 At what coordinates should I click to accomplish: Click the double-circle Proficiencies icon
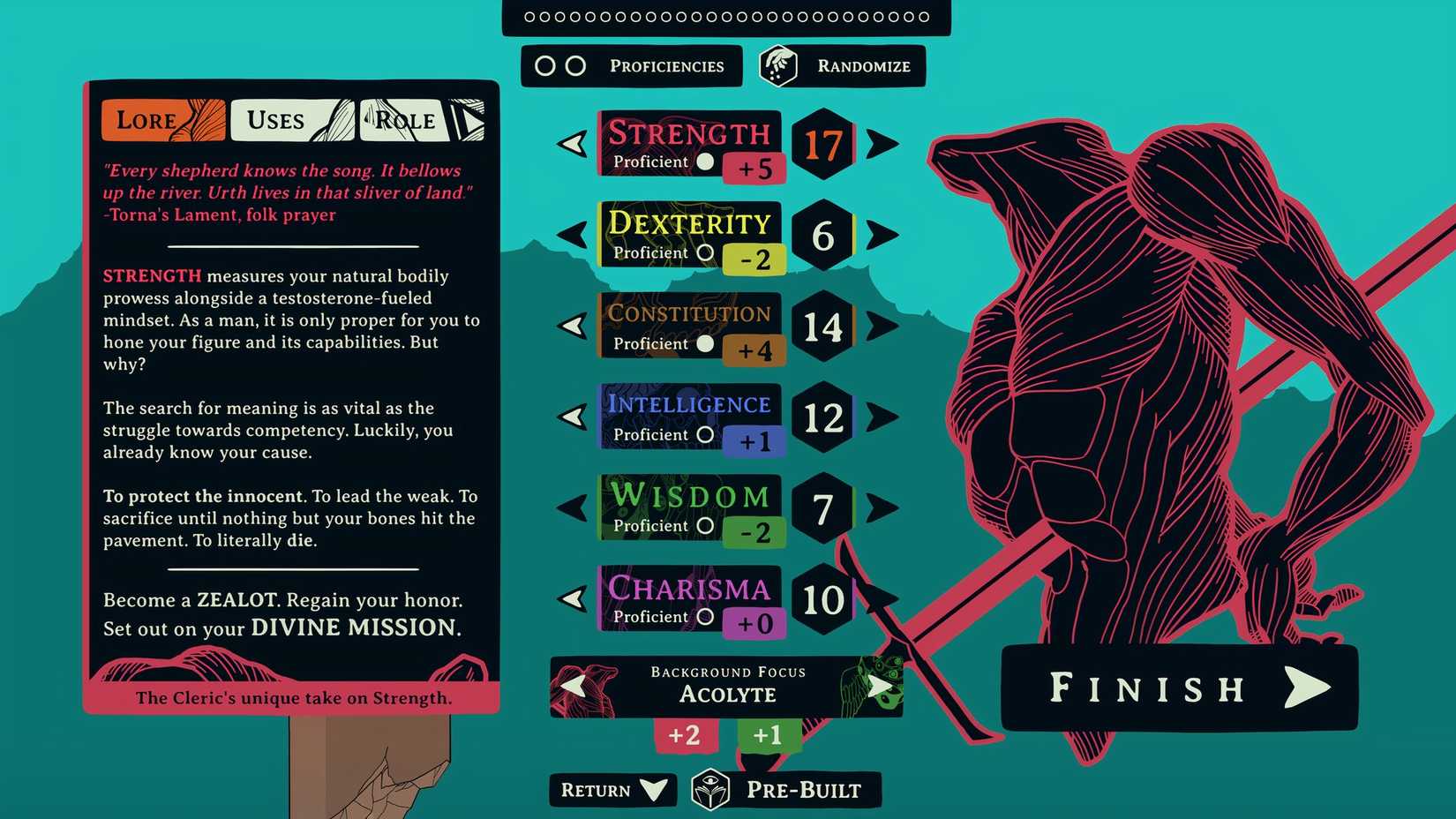559,65
